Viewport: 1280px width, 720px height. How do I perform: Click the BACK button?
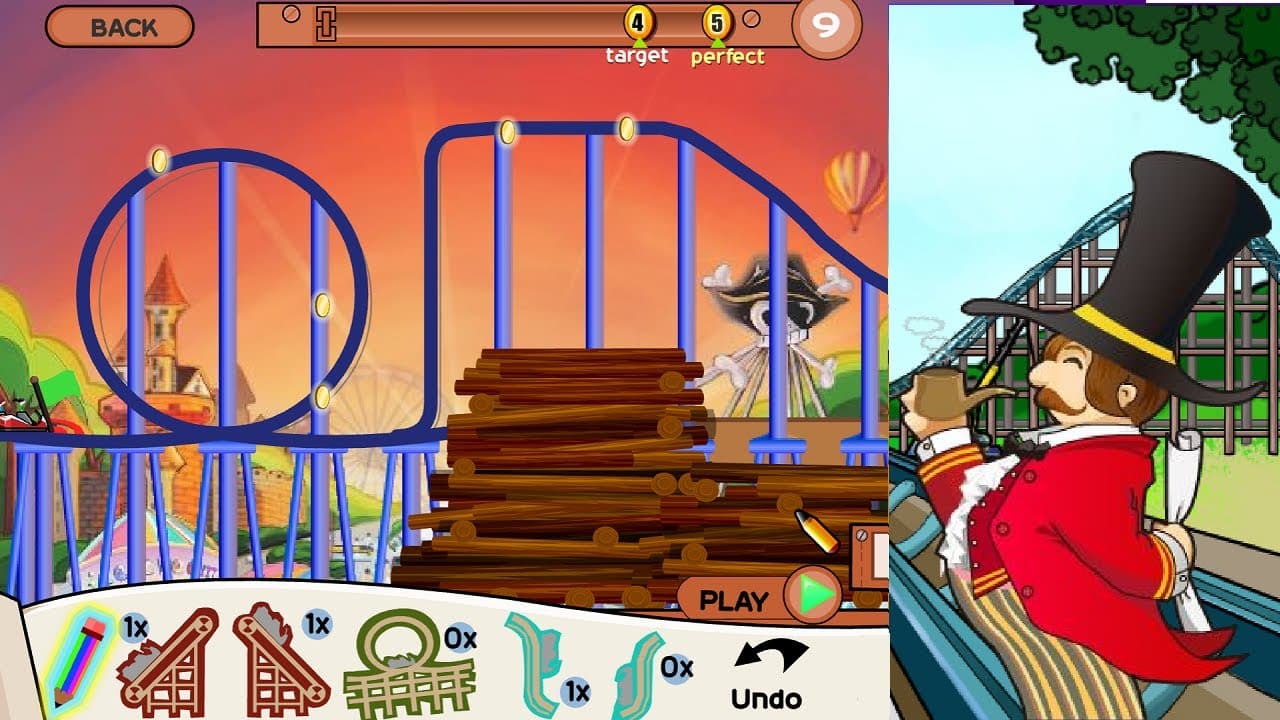[120, 26]
